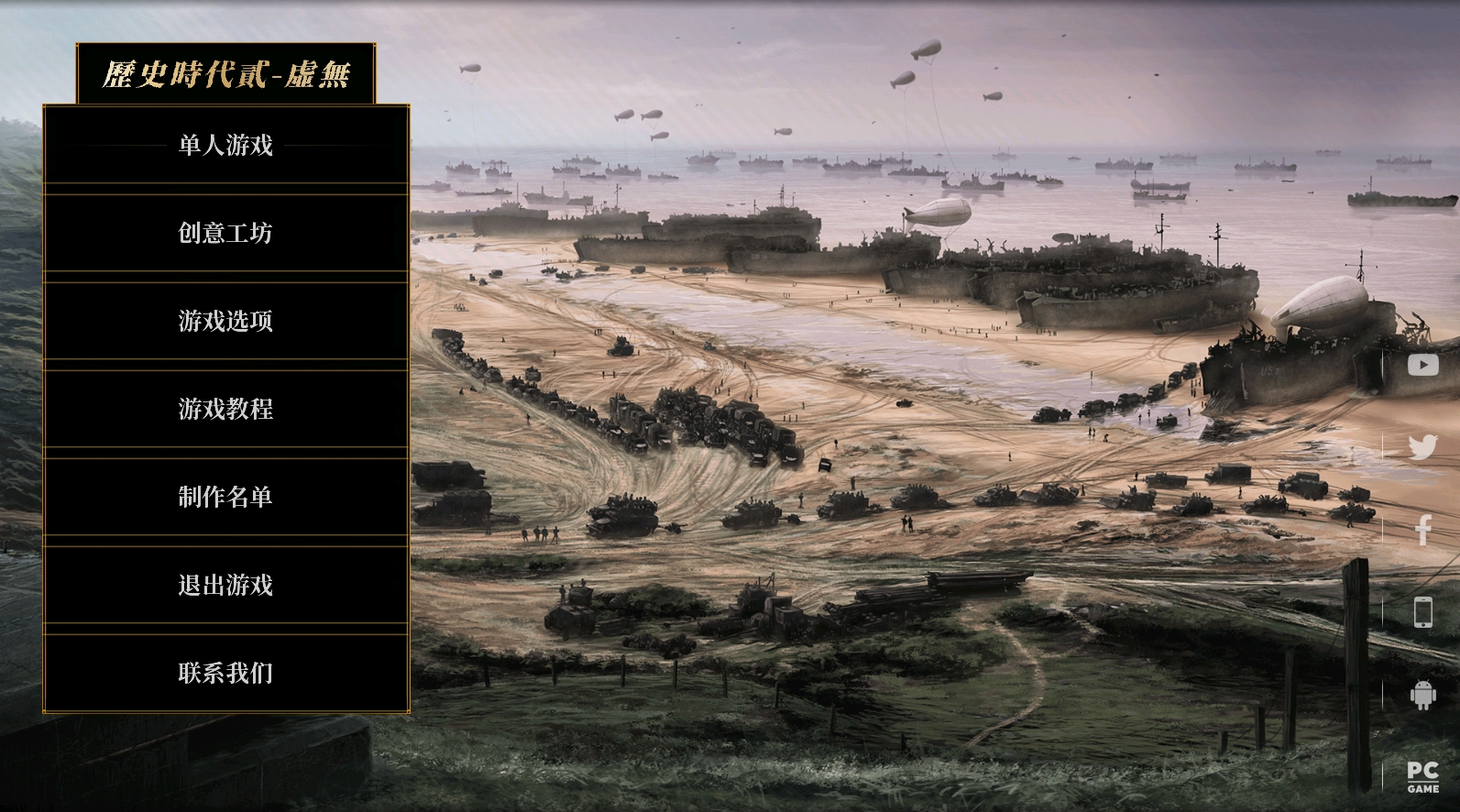The width and height of the screenshot is (1460, 812).
Task: Start 单人游戏 single player mode
Action: pyautogui.click(x=225, y=145)
